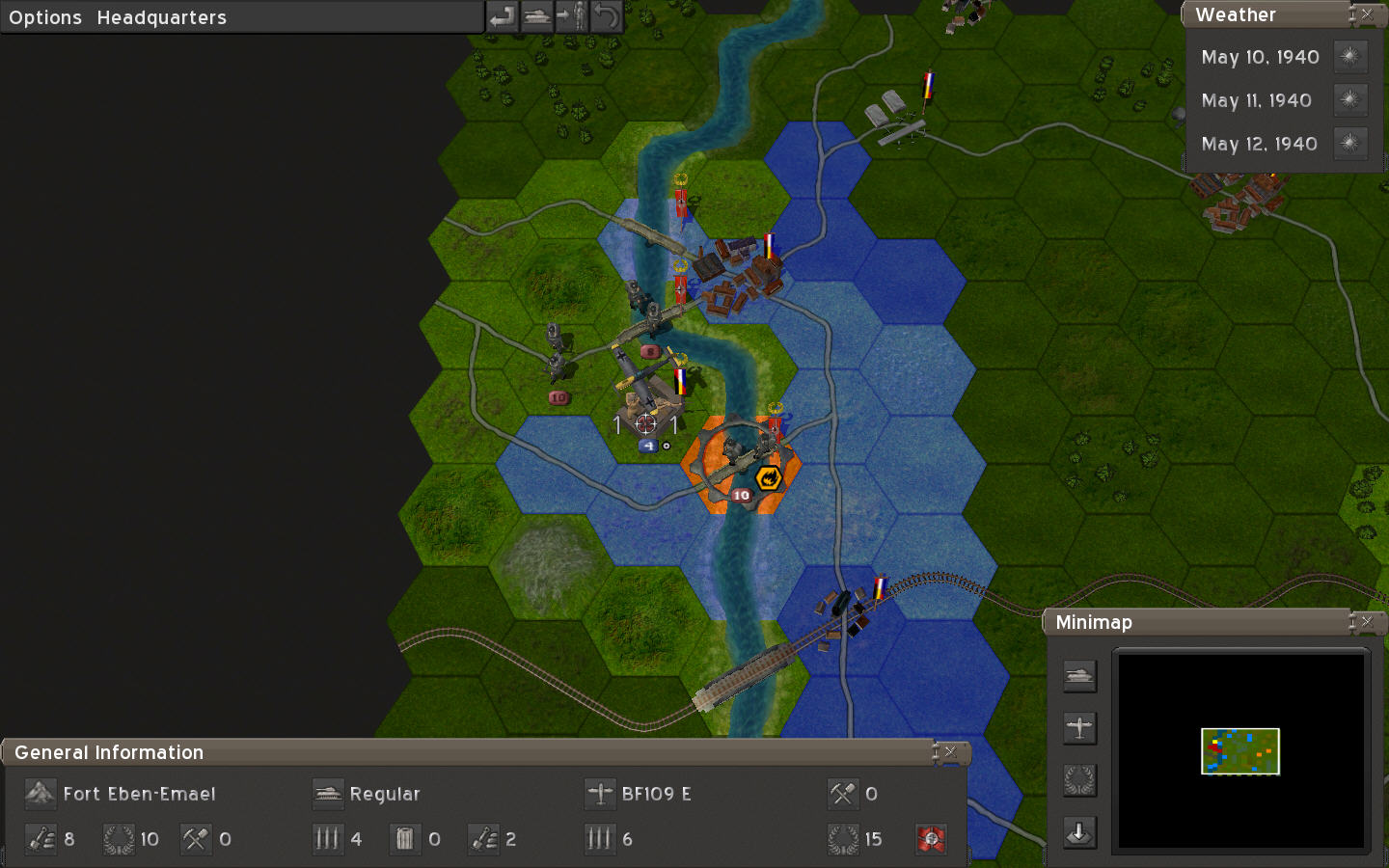Close the Minimap panel
The height and width of the screenshot is (868, 1389).
(x=1367, y=622)
